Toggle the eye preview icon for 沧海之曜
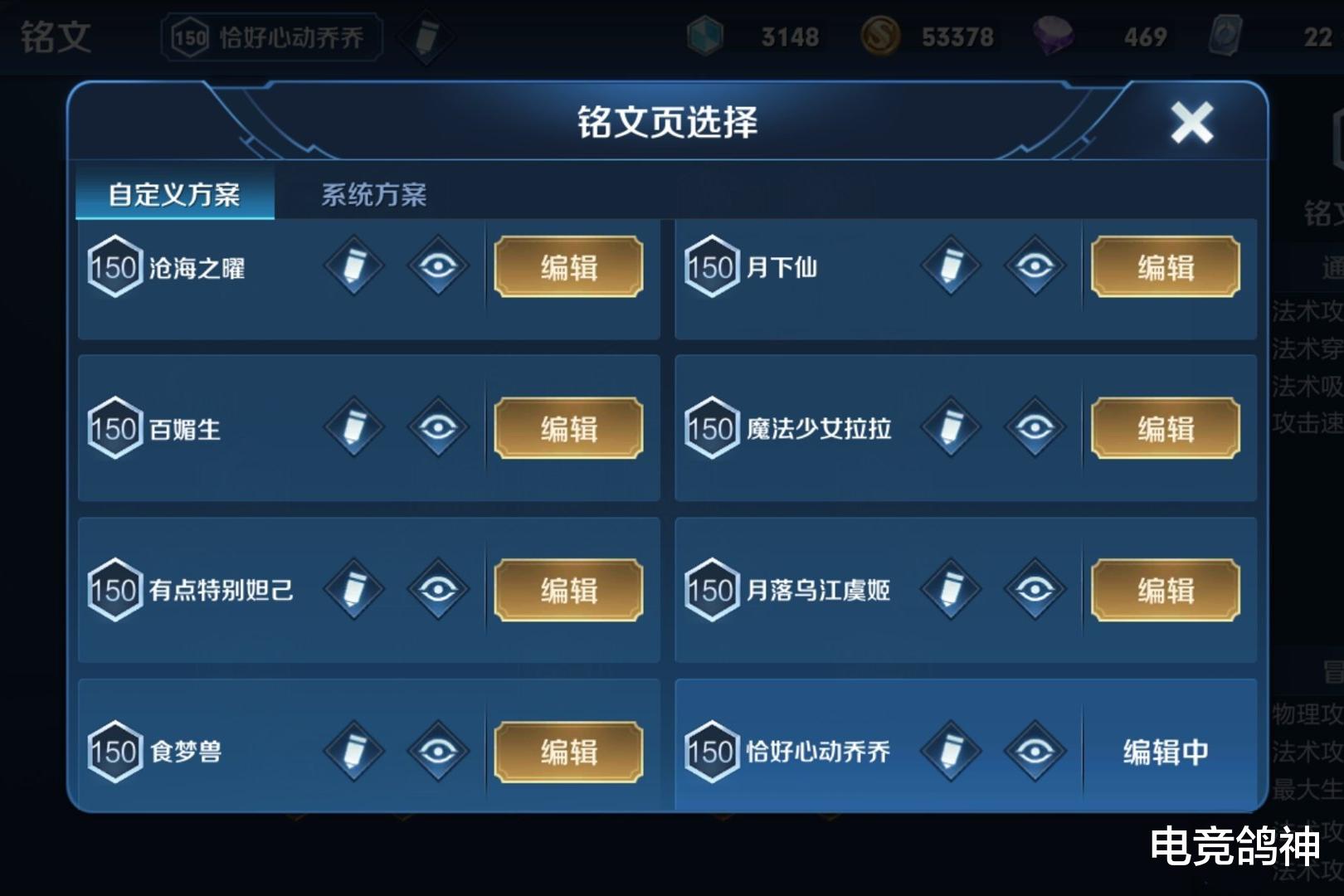Screen dimensions: 1344x896 tap(440, 267)
